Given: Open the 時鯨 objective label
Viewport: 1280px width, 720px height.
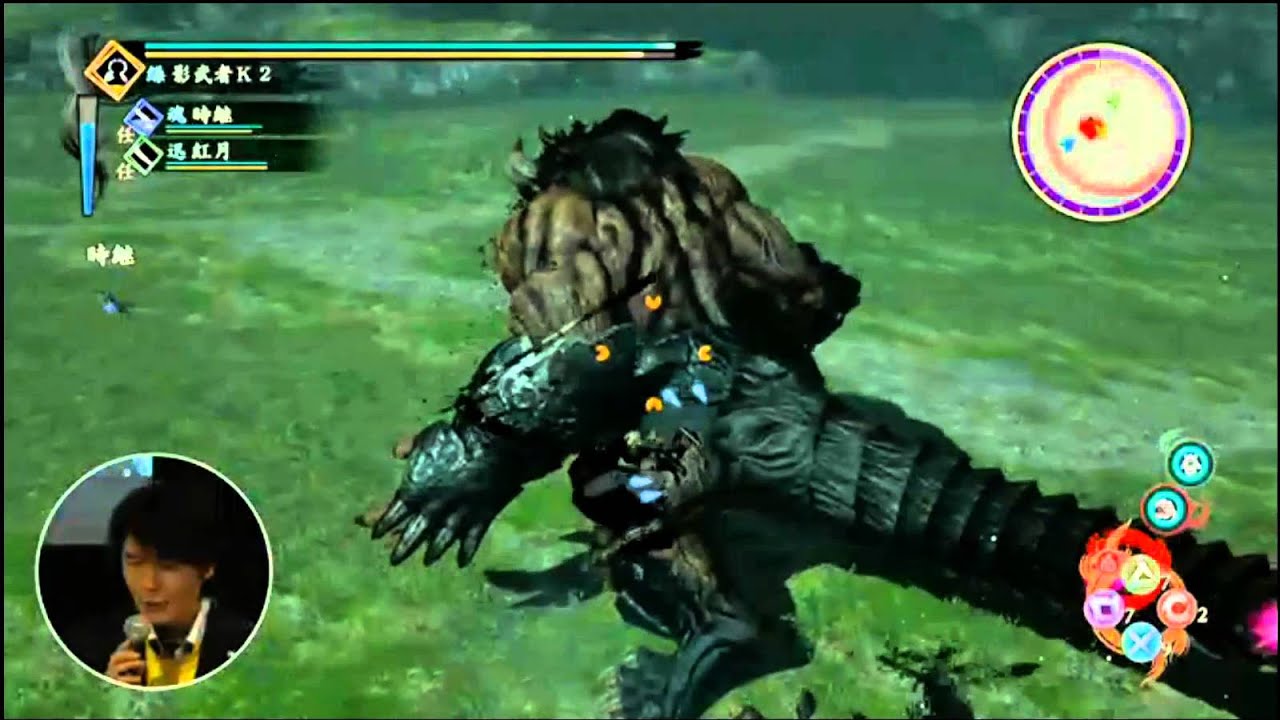Looking at the screenshot, I should 112,252.
